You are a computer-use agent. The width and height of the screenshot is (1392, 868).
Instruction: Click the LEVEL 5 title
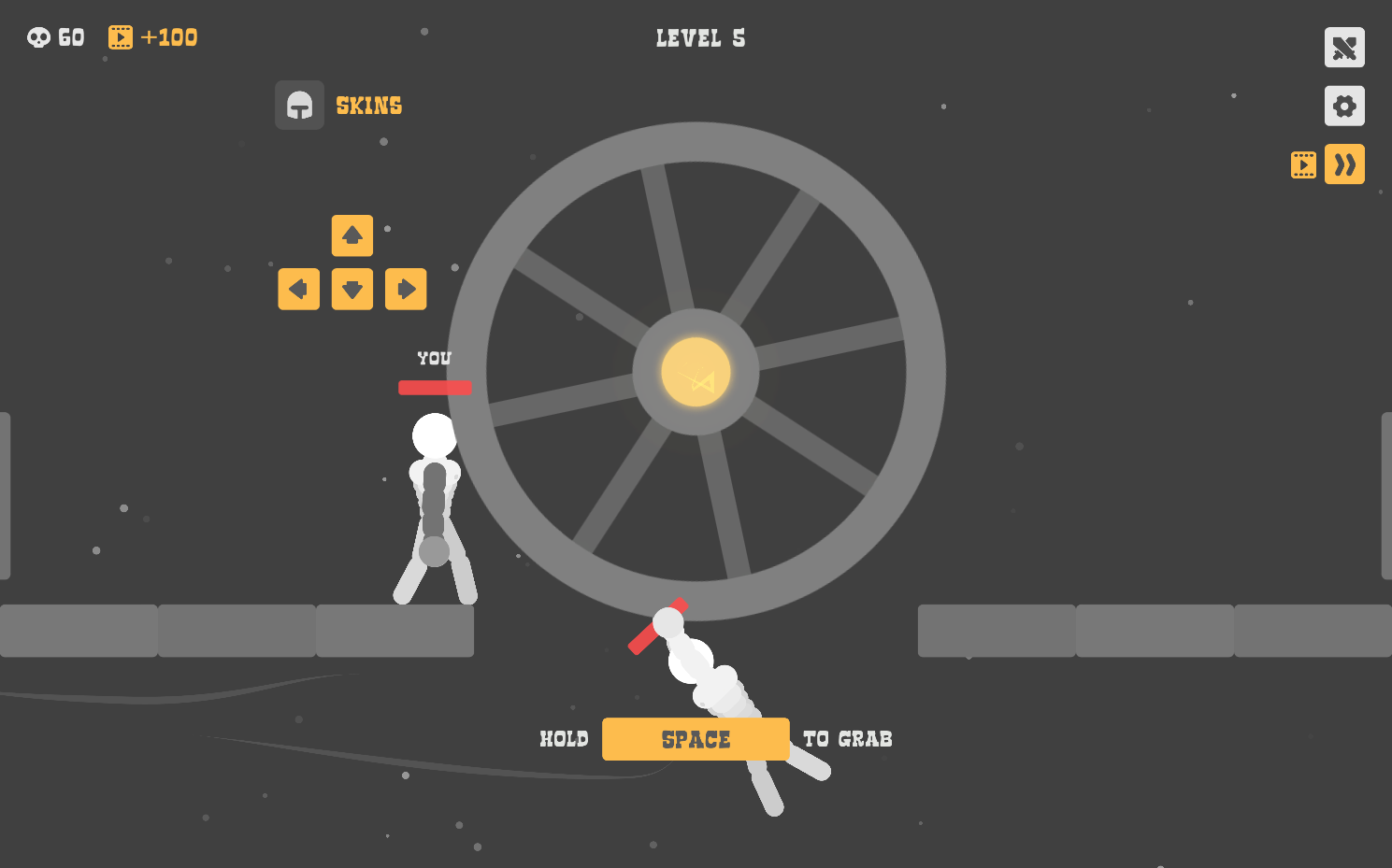pos(699,38)
